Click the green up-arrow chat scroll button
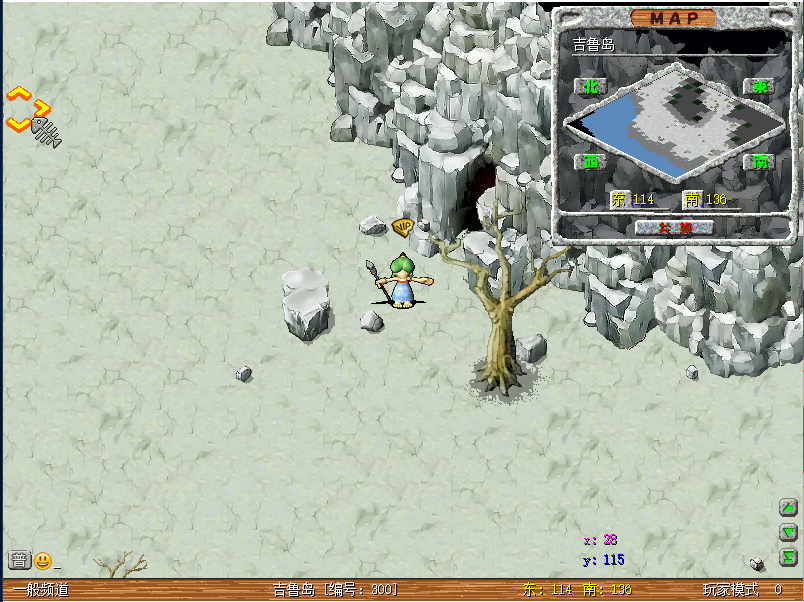The image size is (804, 602). point(788,508)
